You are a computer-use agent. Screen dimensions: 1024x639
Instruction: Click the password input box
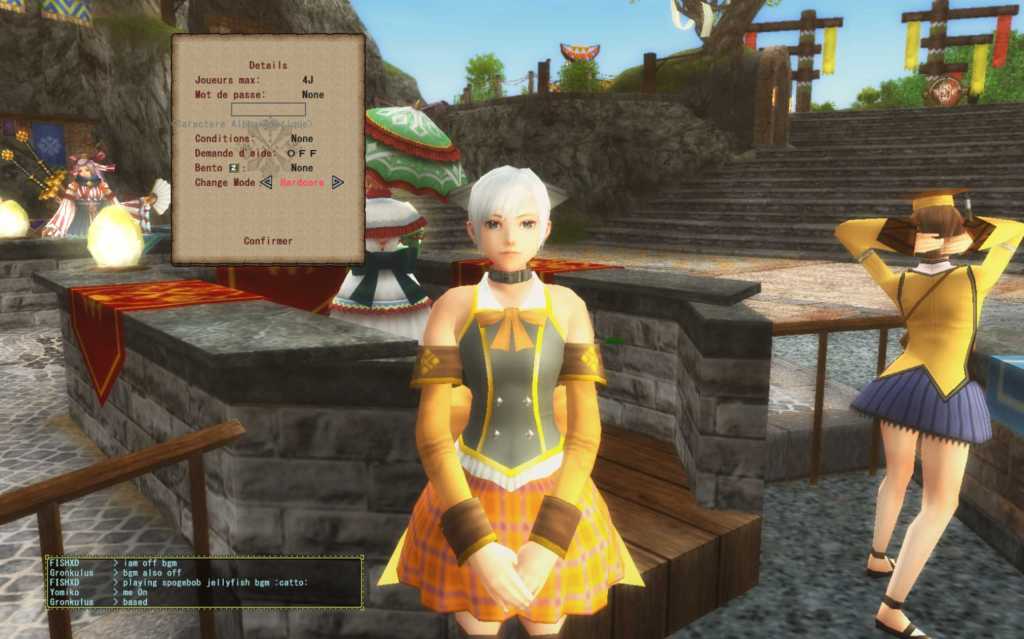268,110
